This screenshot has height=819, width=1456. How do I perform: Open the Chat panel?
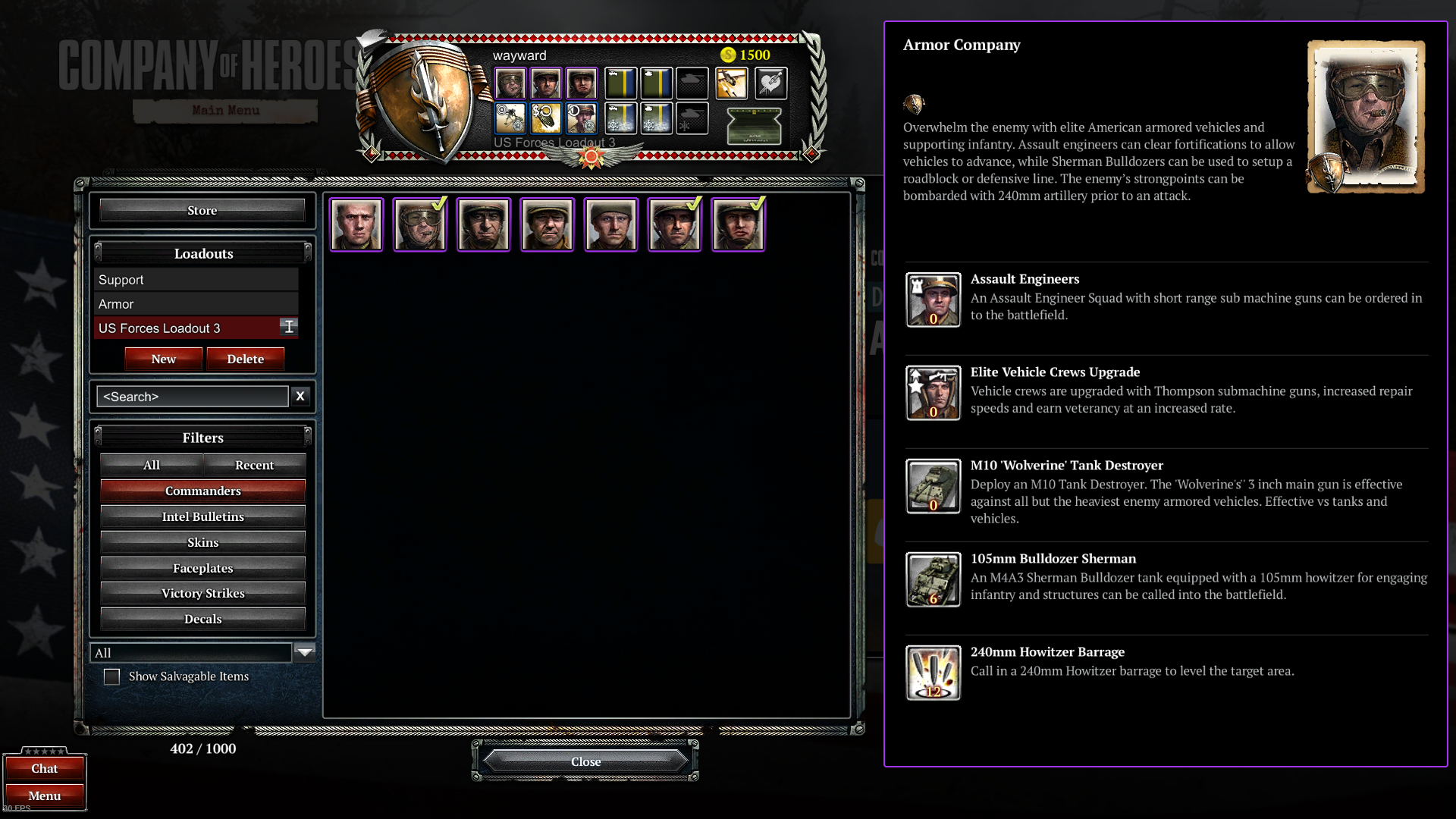45,768
